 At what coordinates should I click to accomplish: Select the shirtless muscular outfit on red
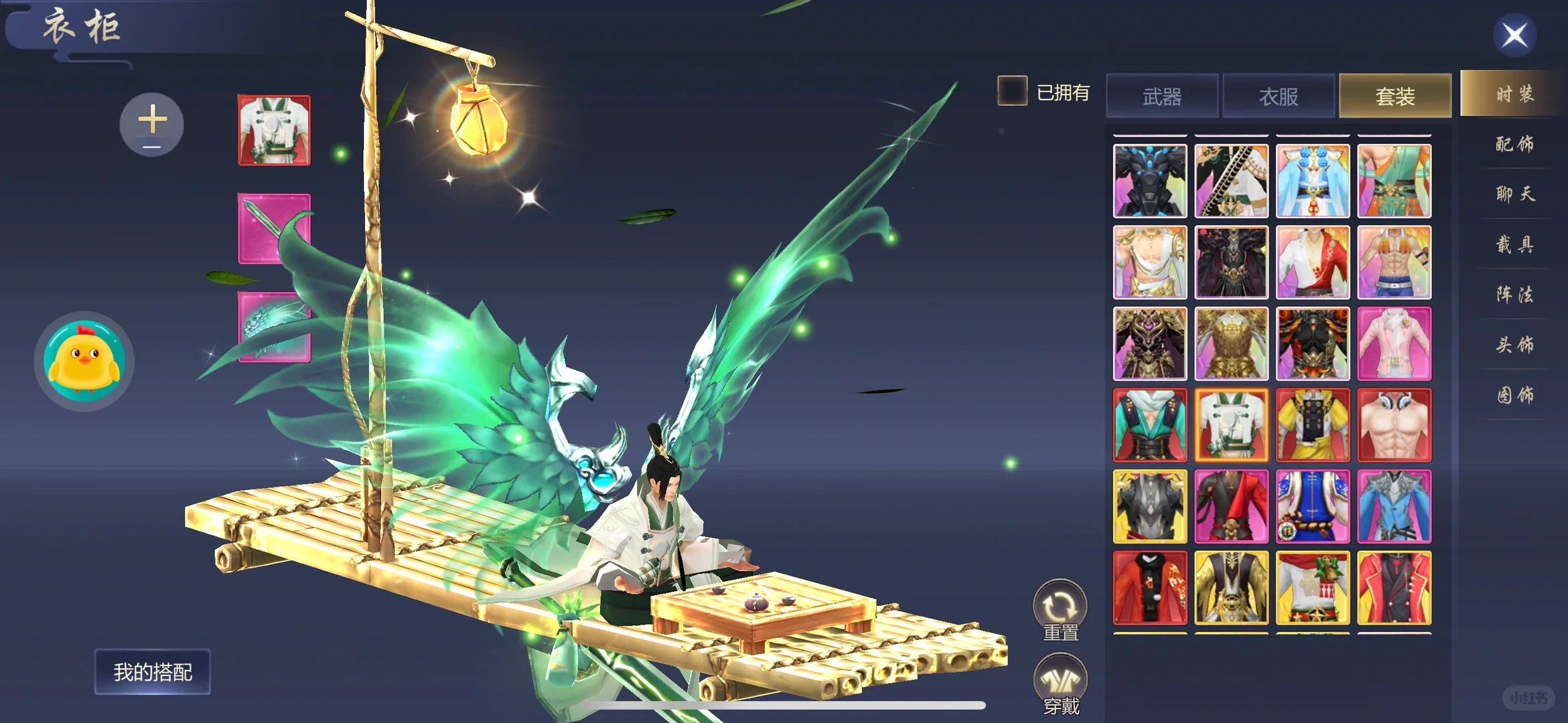1395,425
